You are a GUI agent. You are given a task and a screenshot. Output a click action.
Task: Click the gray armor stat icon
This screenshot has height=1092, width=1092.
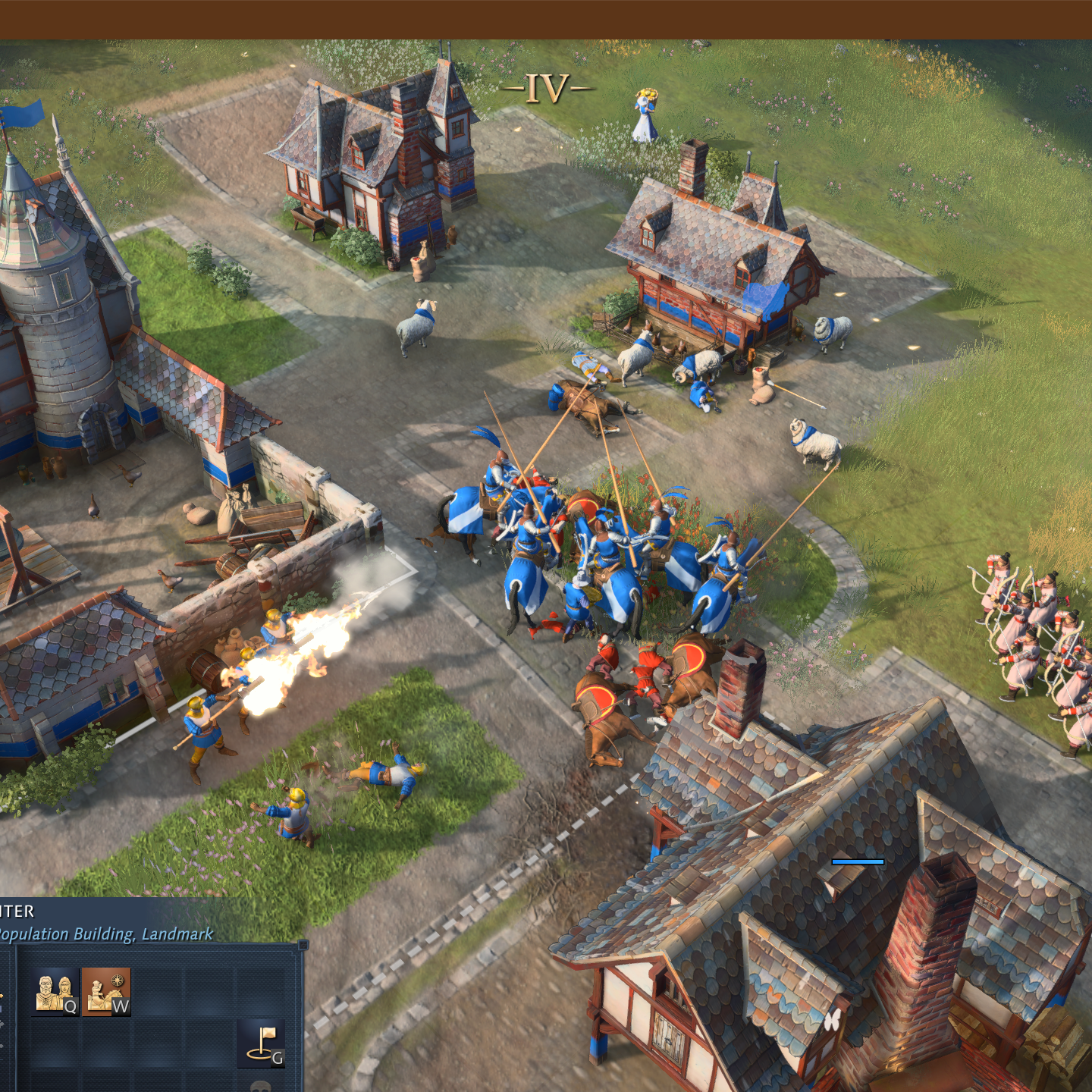coord(3,1024)
